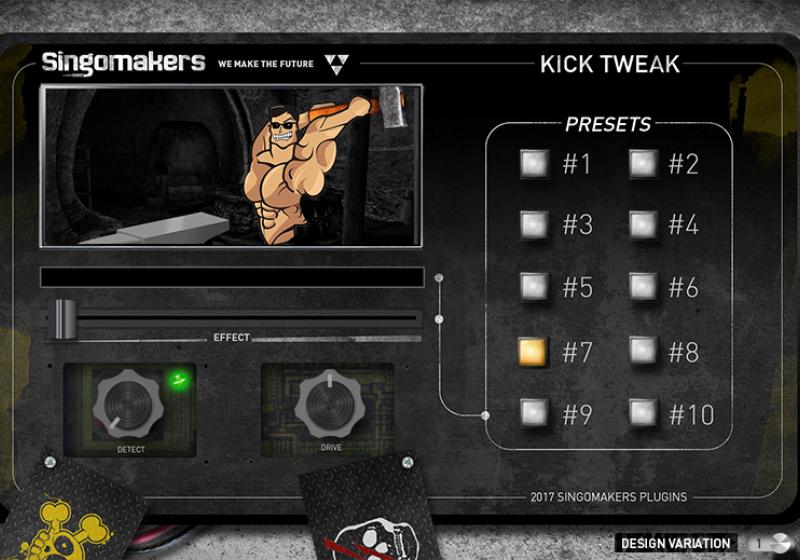Select preset #8
800x560 pixels.
coord(642,351)
